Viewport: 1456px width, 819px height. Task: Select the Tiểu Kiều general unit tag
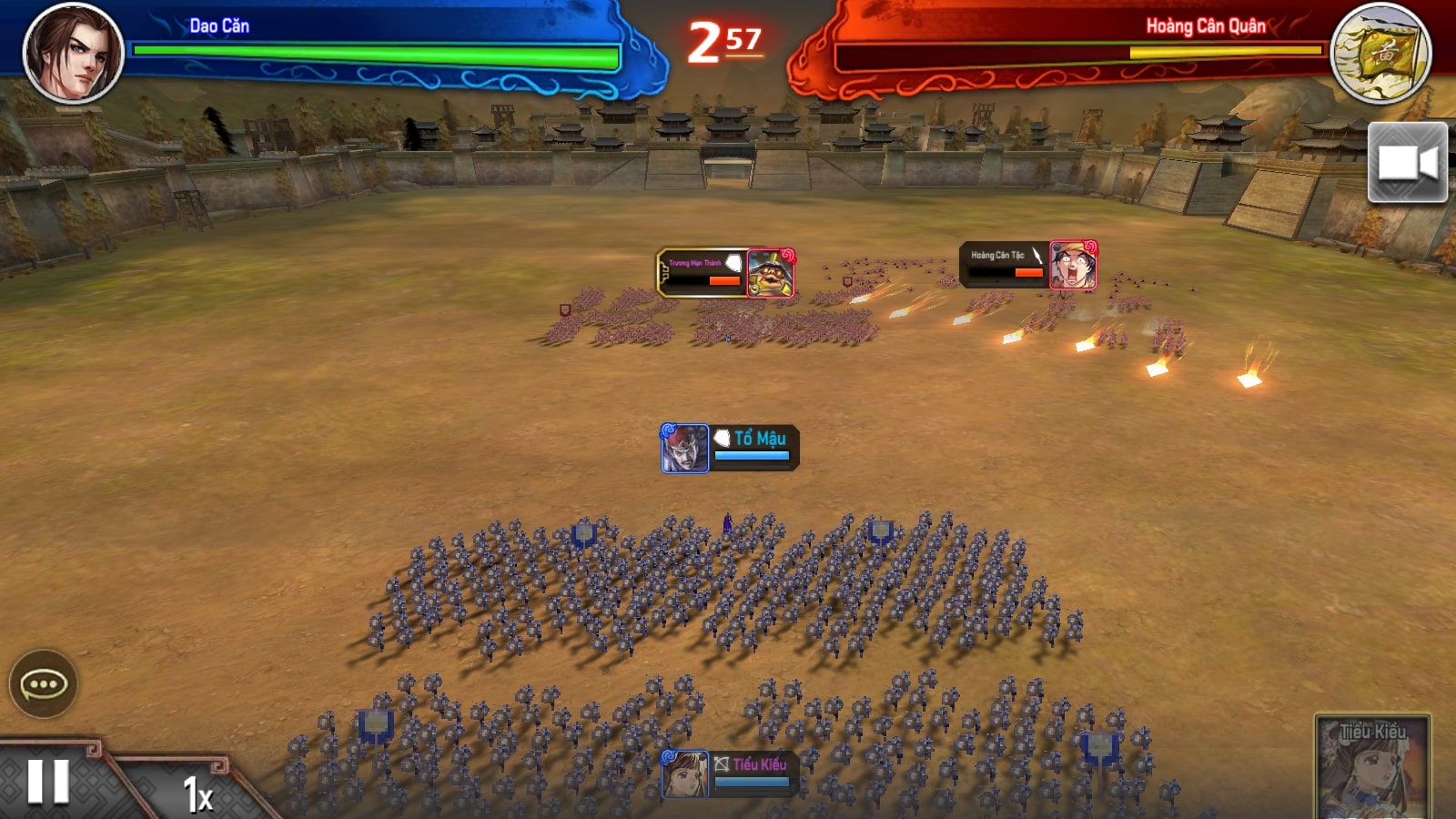point(726,773)
